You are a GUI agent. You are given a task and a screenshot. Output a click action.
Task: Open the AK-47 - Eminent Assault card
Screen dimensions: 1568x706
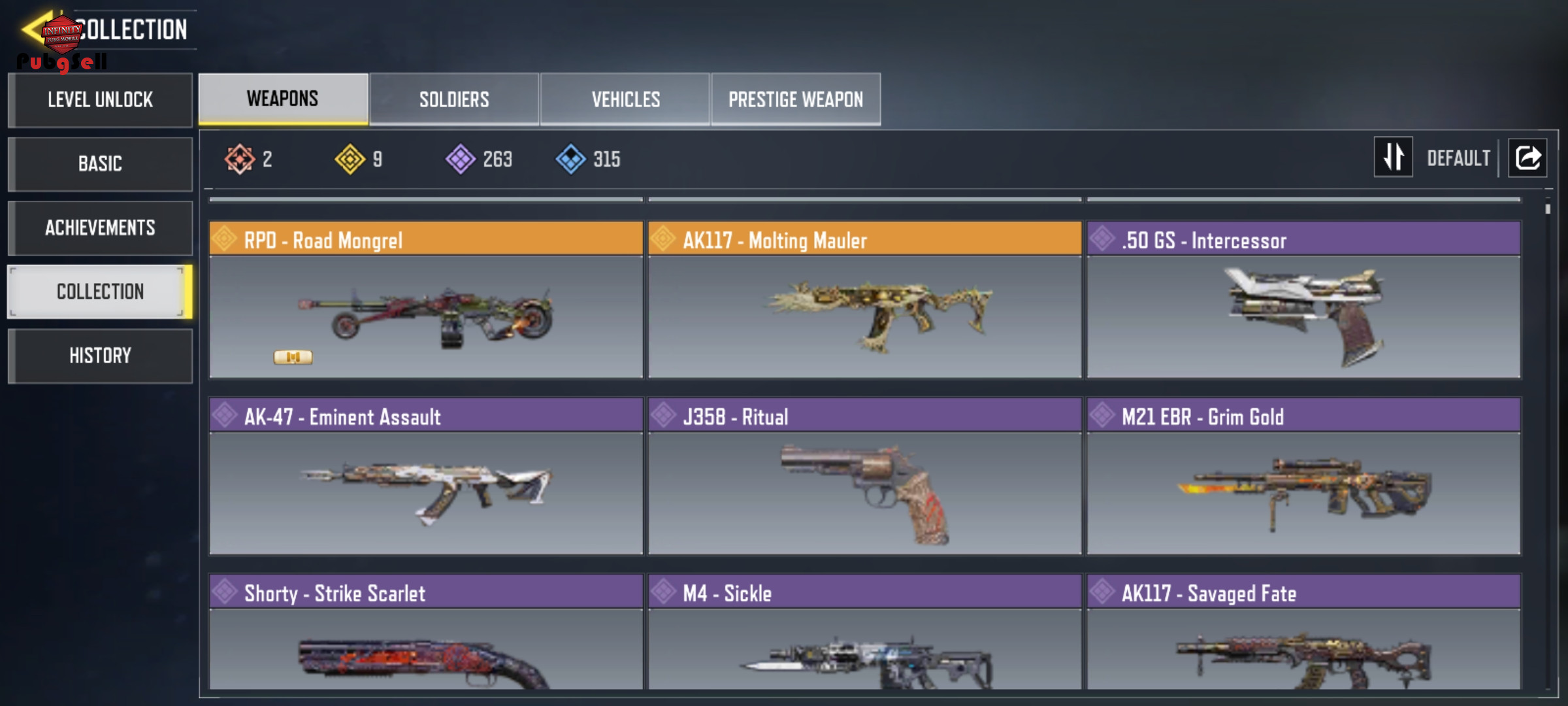(x=426, y=477)
